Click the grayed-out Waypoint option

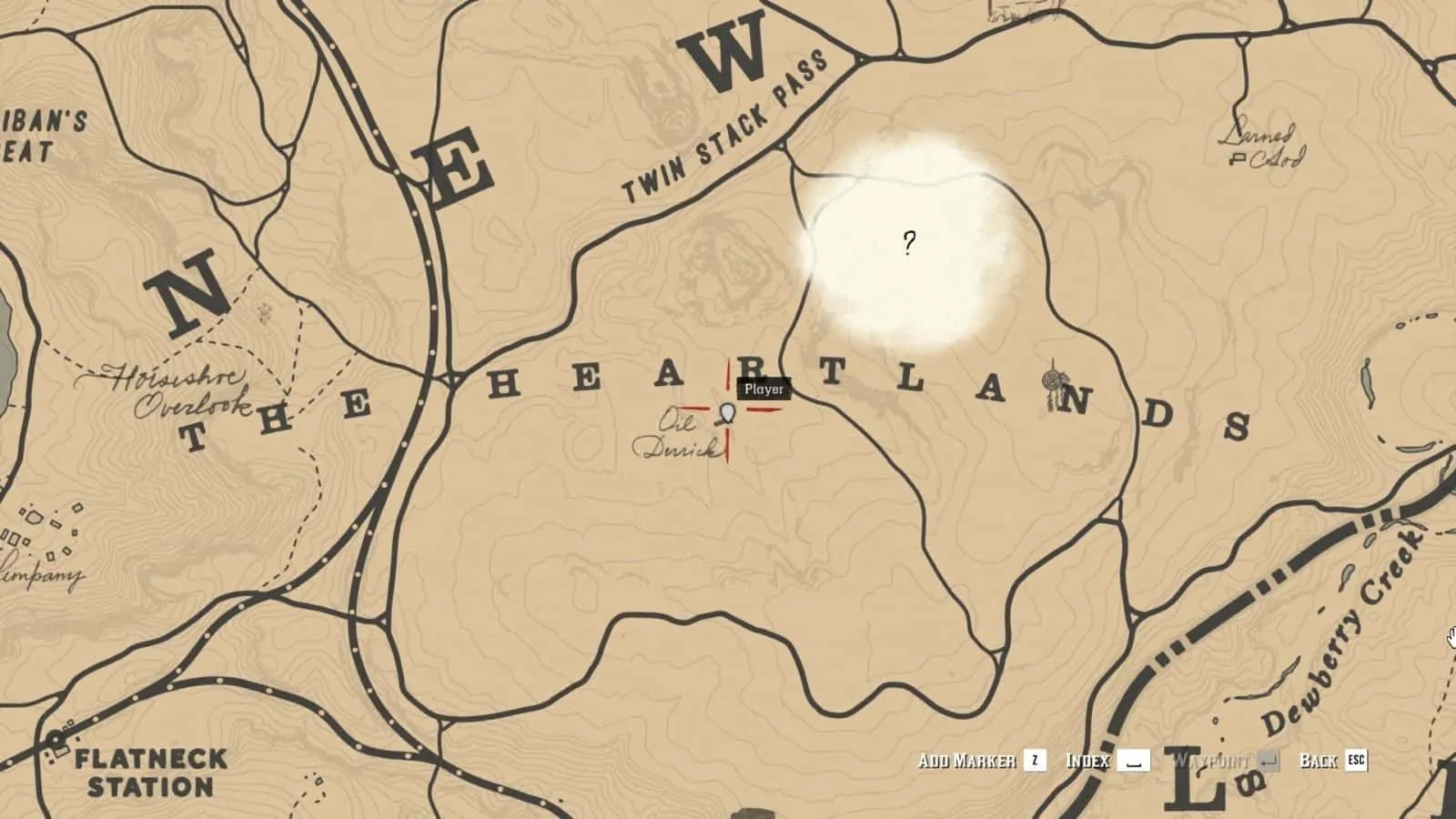(1211, 762)
